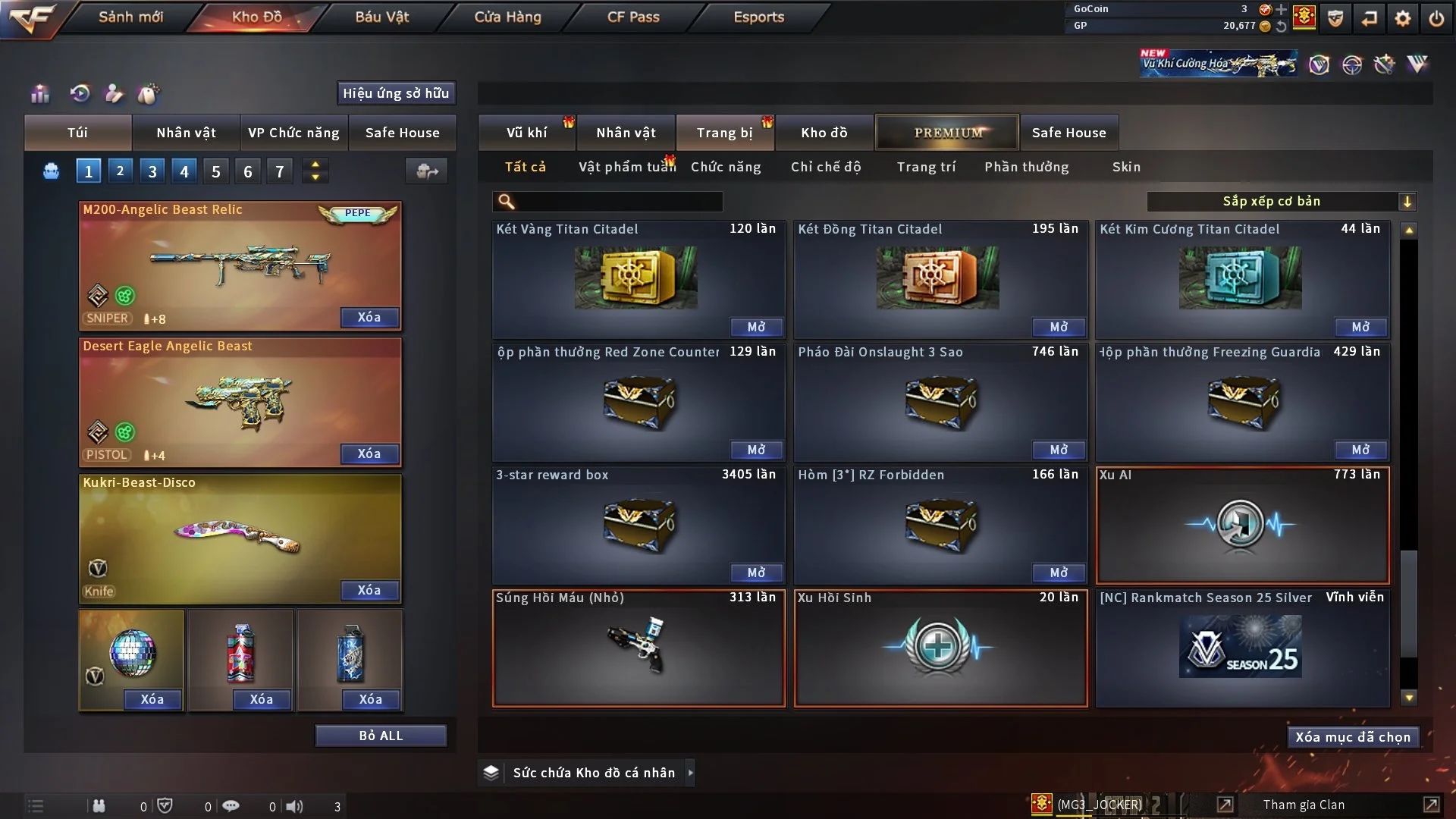Expand Sức chứa Kho đồ cá nhân
Viewport: 1456px width, 819px height.
click(690, 773)
